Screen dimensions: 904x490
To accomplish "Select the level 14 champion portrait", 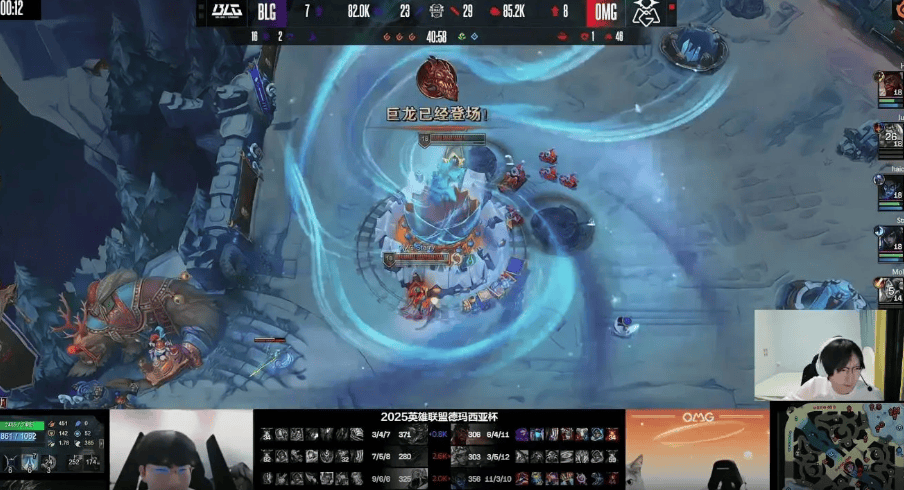I will point(890,290).
